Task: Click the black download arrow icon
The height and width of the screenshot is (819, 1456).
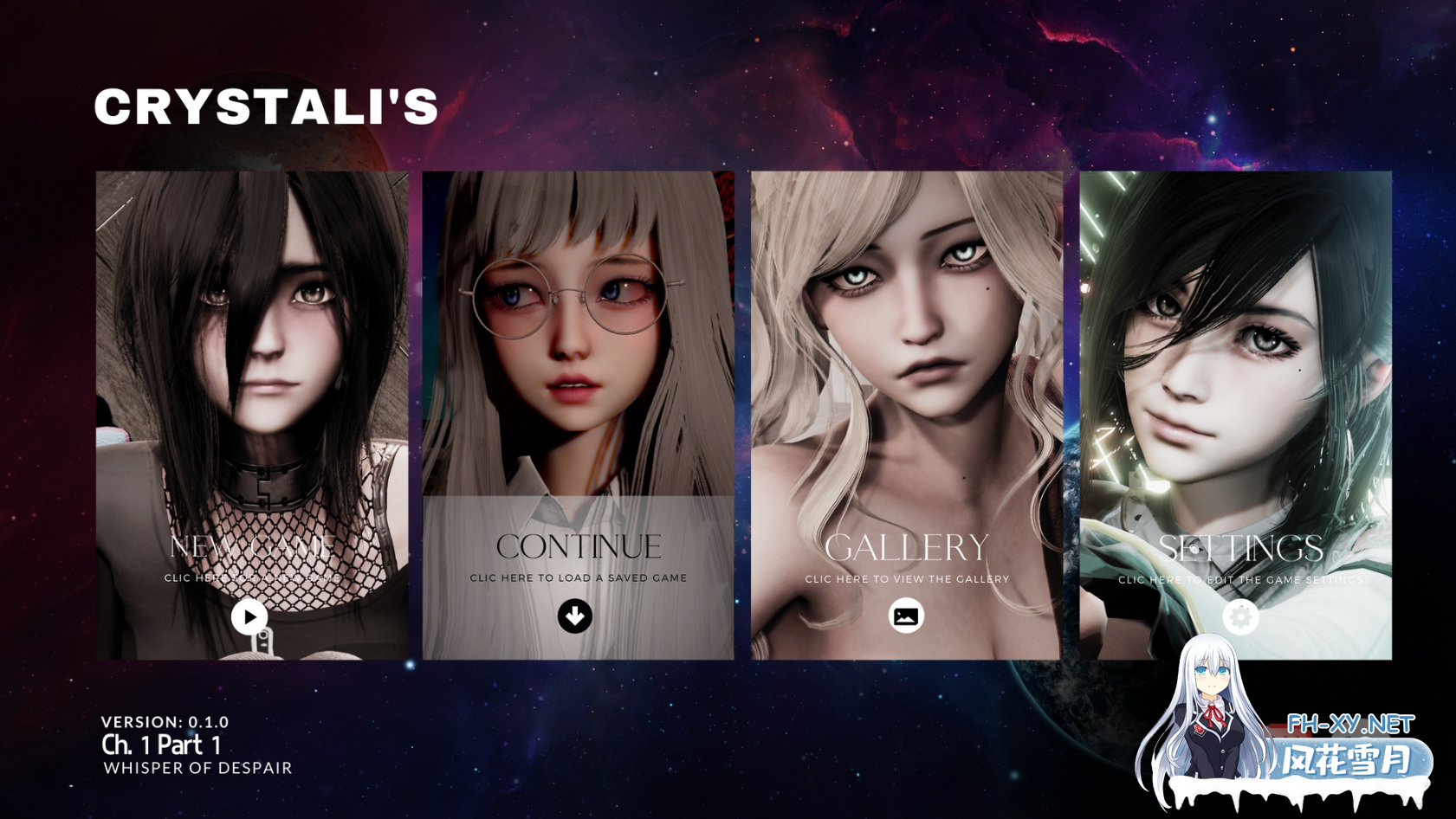Action: (x=575, y=616)
